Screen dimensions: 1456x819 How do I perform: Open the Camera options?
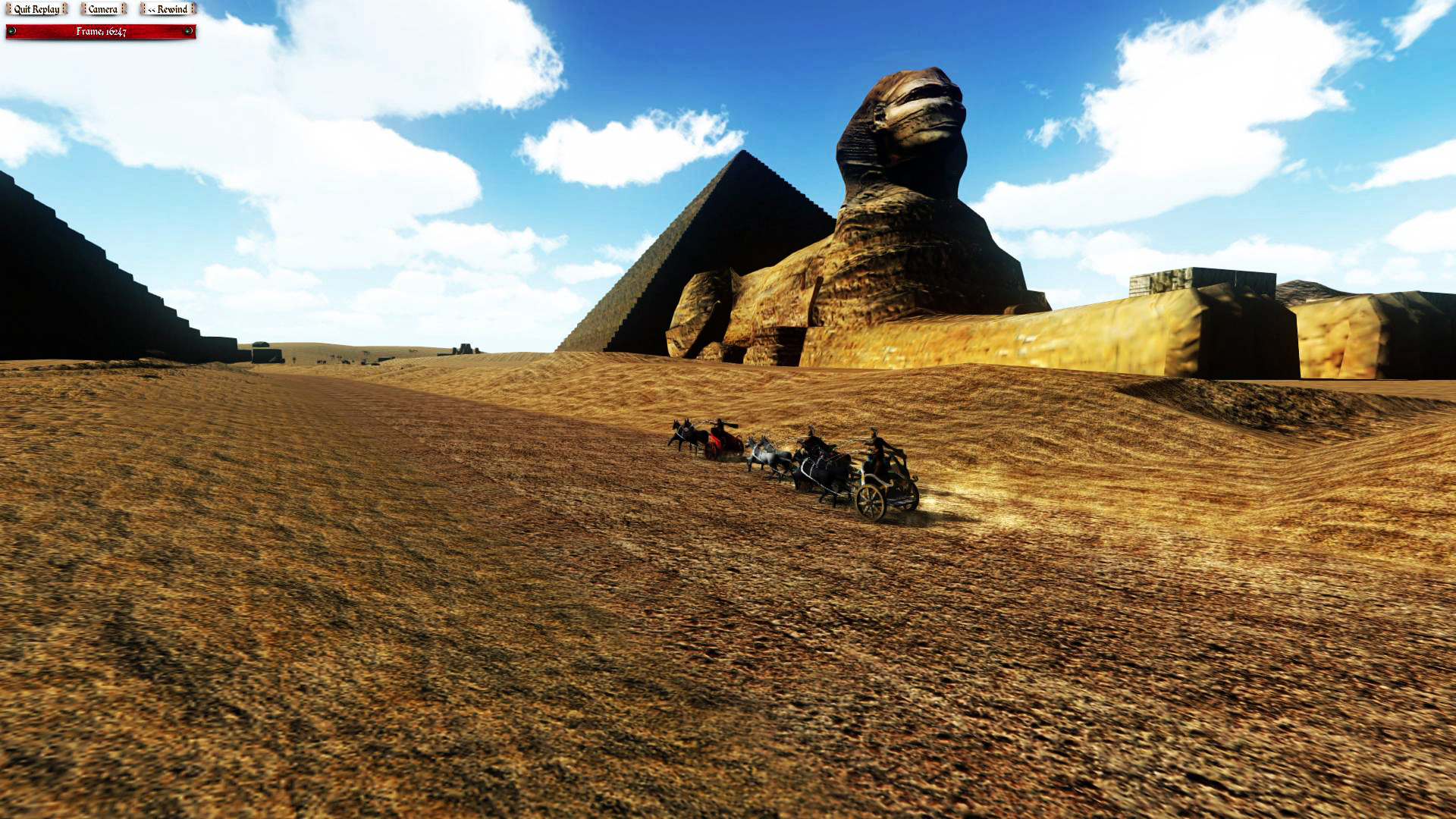pyautogui.click(x=102, y=10)
